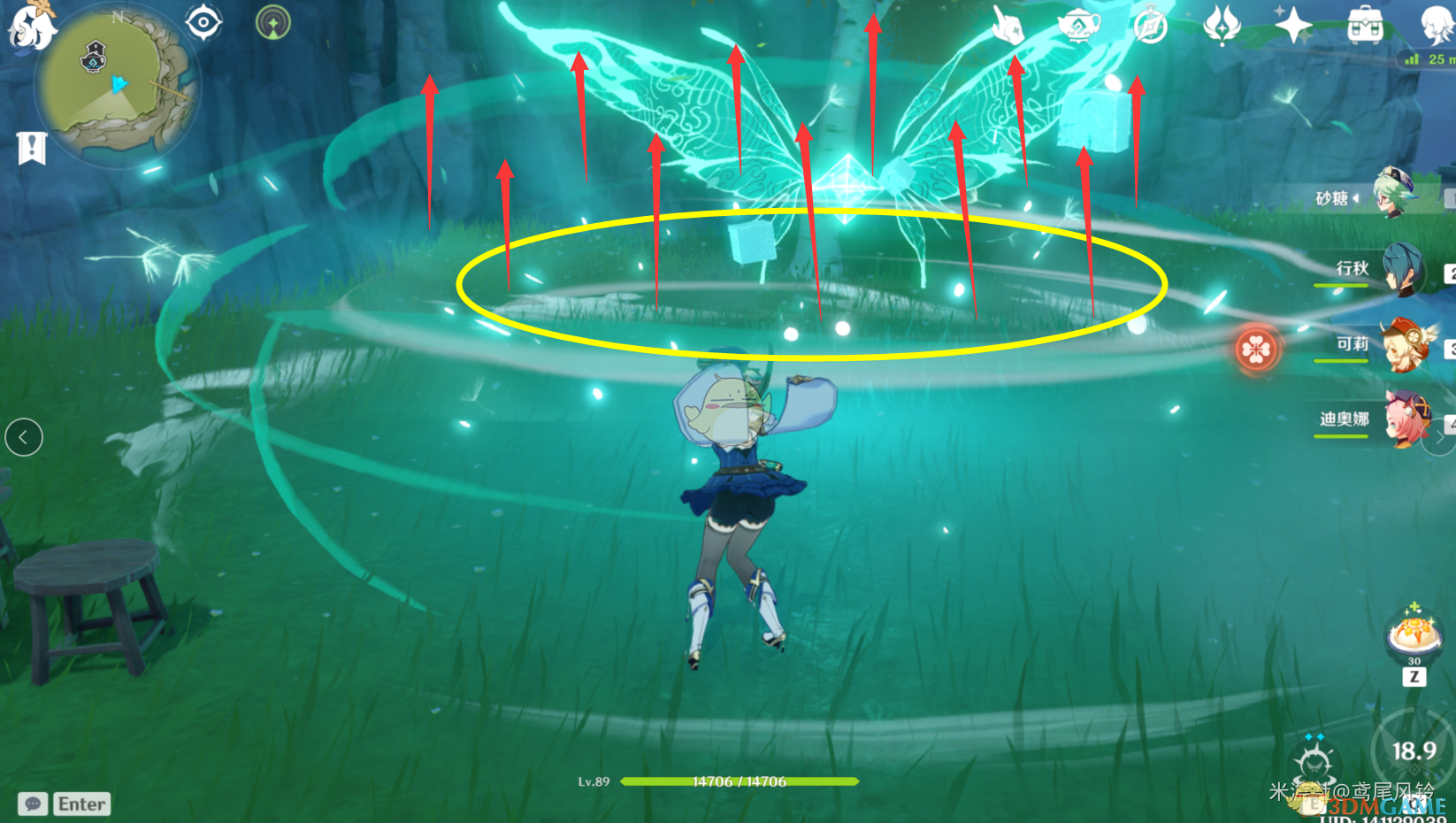Activate the elemental skill icon
The height and width of the screenshot is (823, 1456).
[x=1314, y=761]
